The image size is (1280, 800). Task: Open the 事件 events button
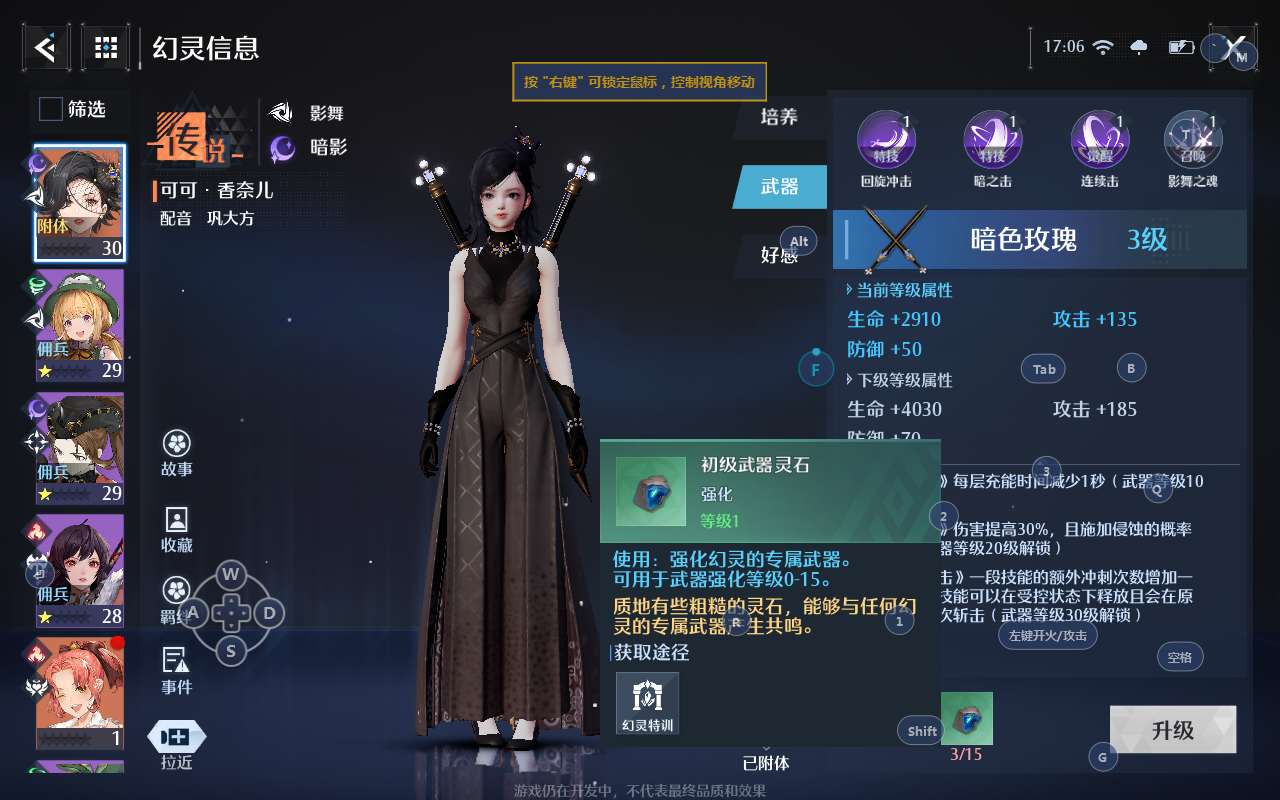pyautogui.click(x=177, y=670)
